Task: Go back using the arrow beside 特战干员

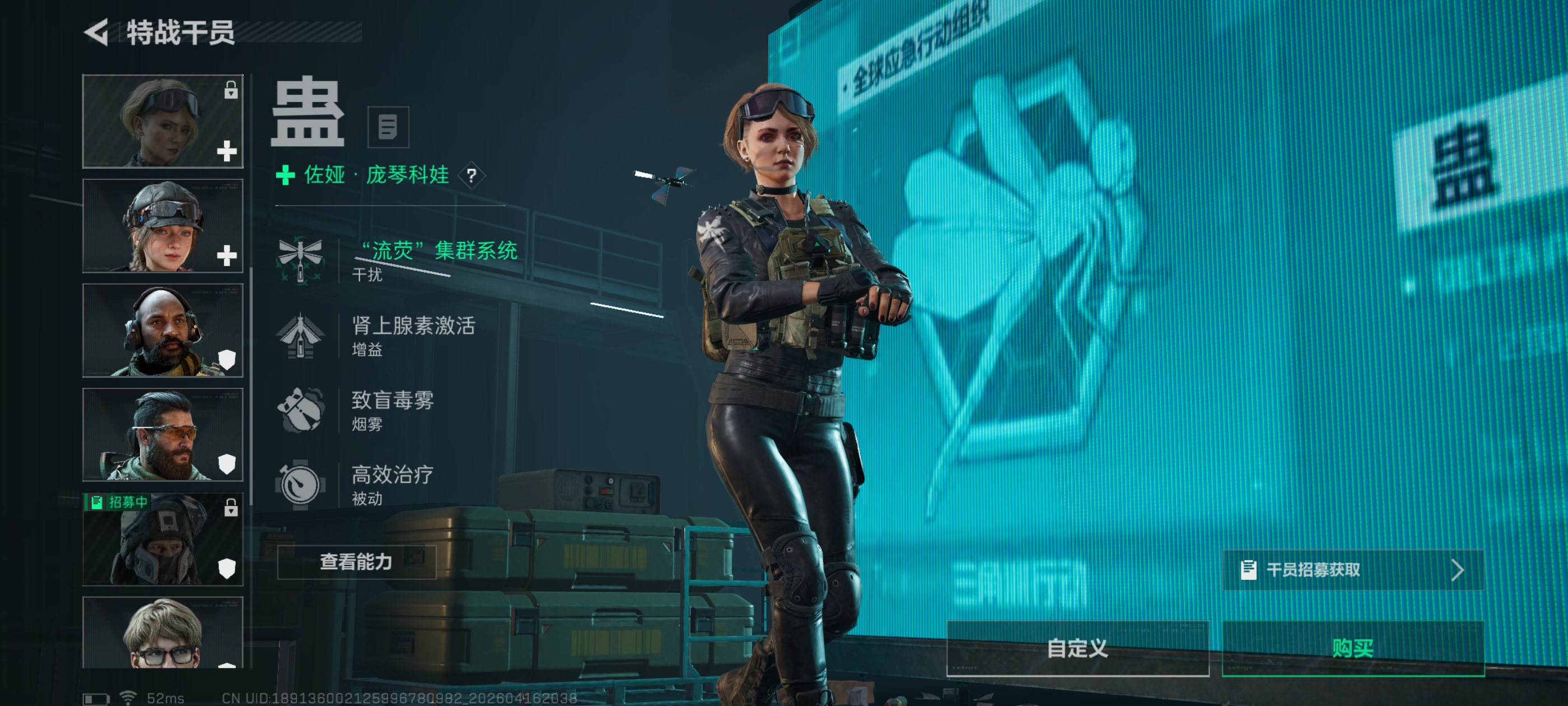Action: click(97, 32)
